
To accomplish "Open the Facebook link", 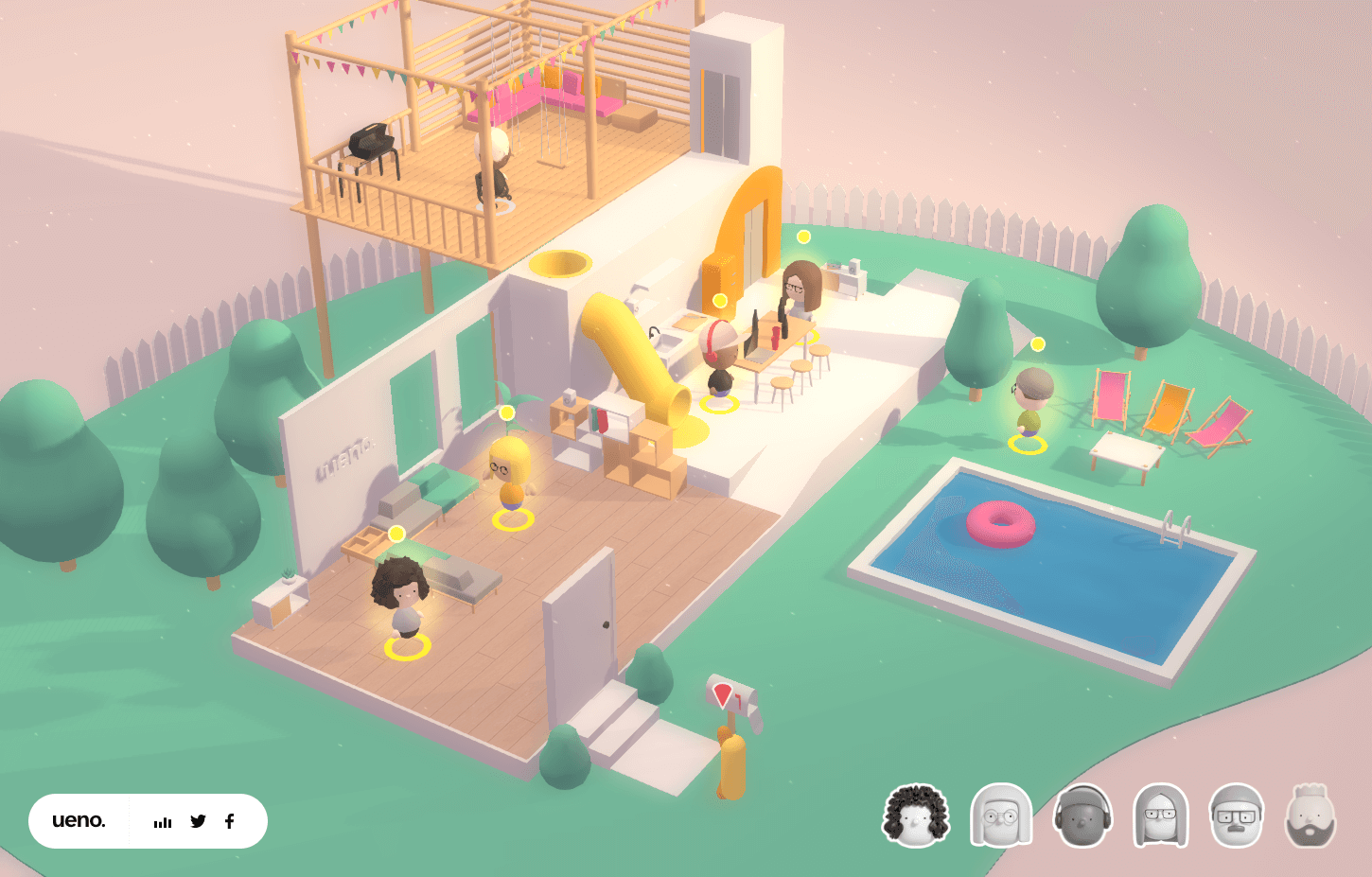I will [229, 821].
